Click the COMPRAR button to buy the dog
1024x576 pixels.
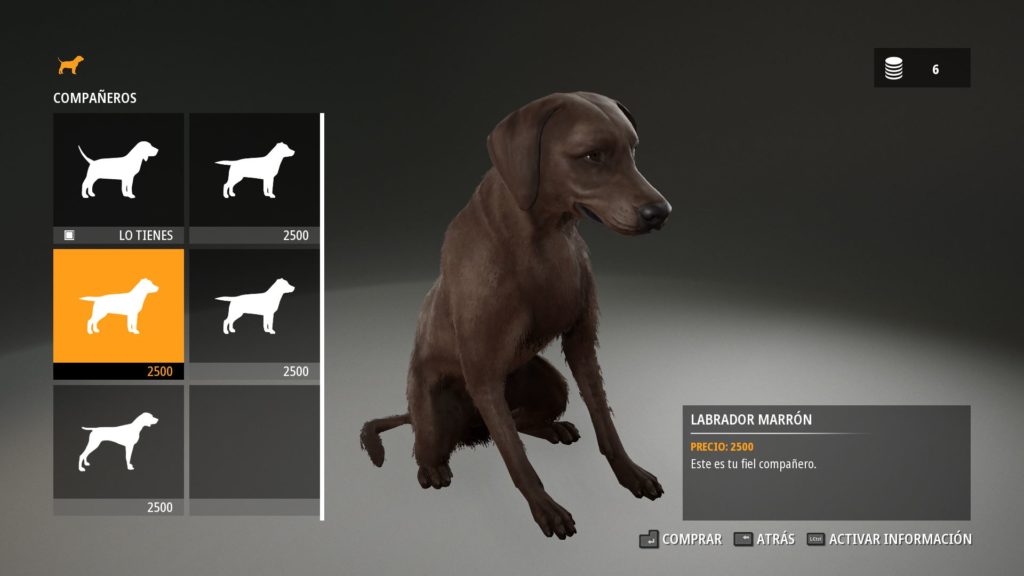(680, 539)
